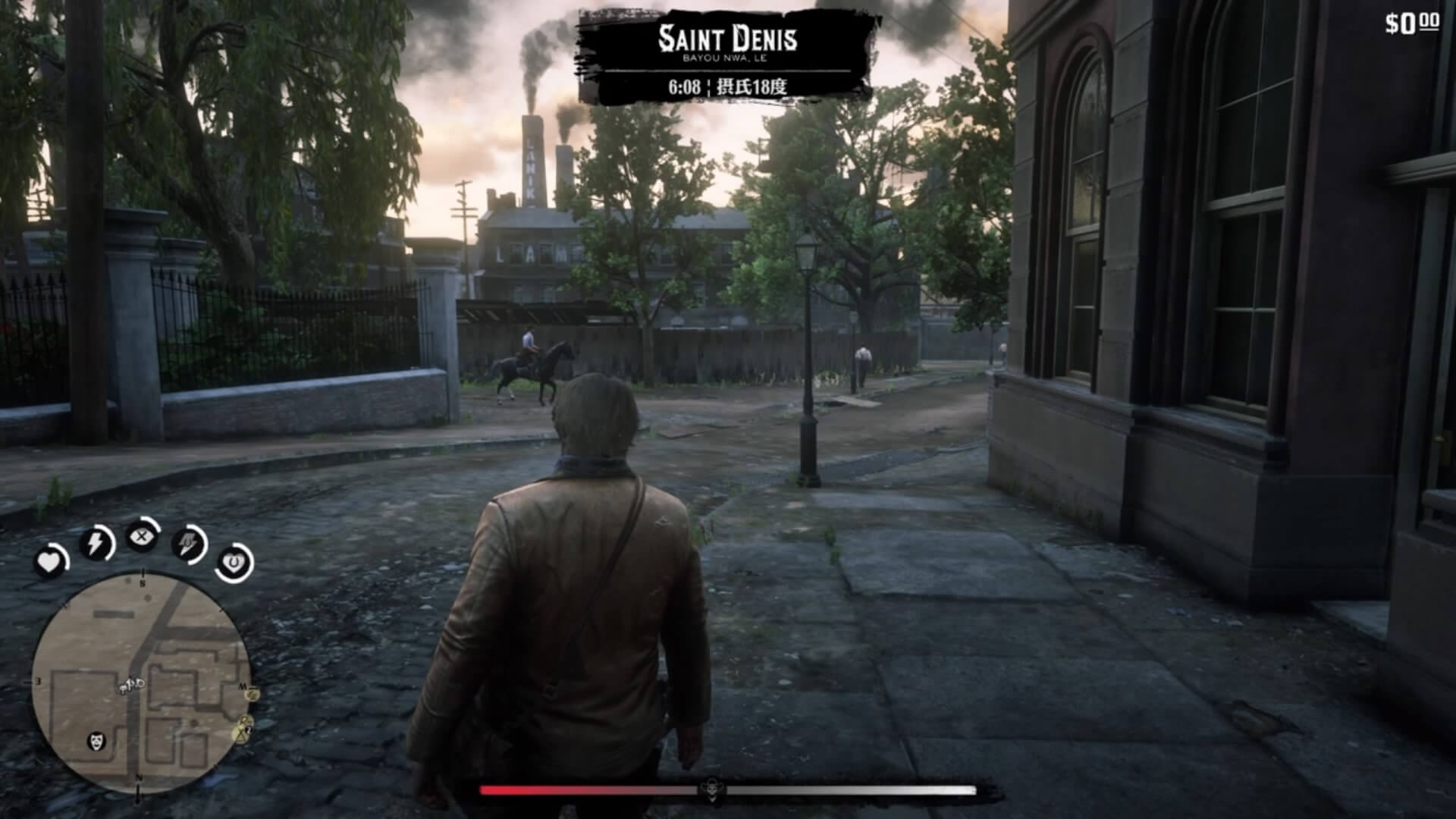Click the theater mask marker on minimap
The height and width of the screenshot is (819, 1456).
[98, 740]
